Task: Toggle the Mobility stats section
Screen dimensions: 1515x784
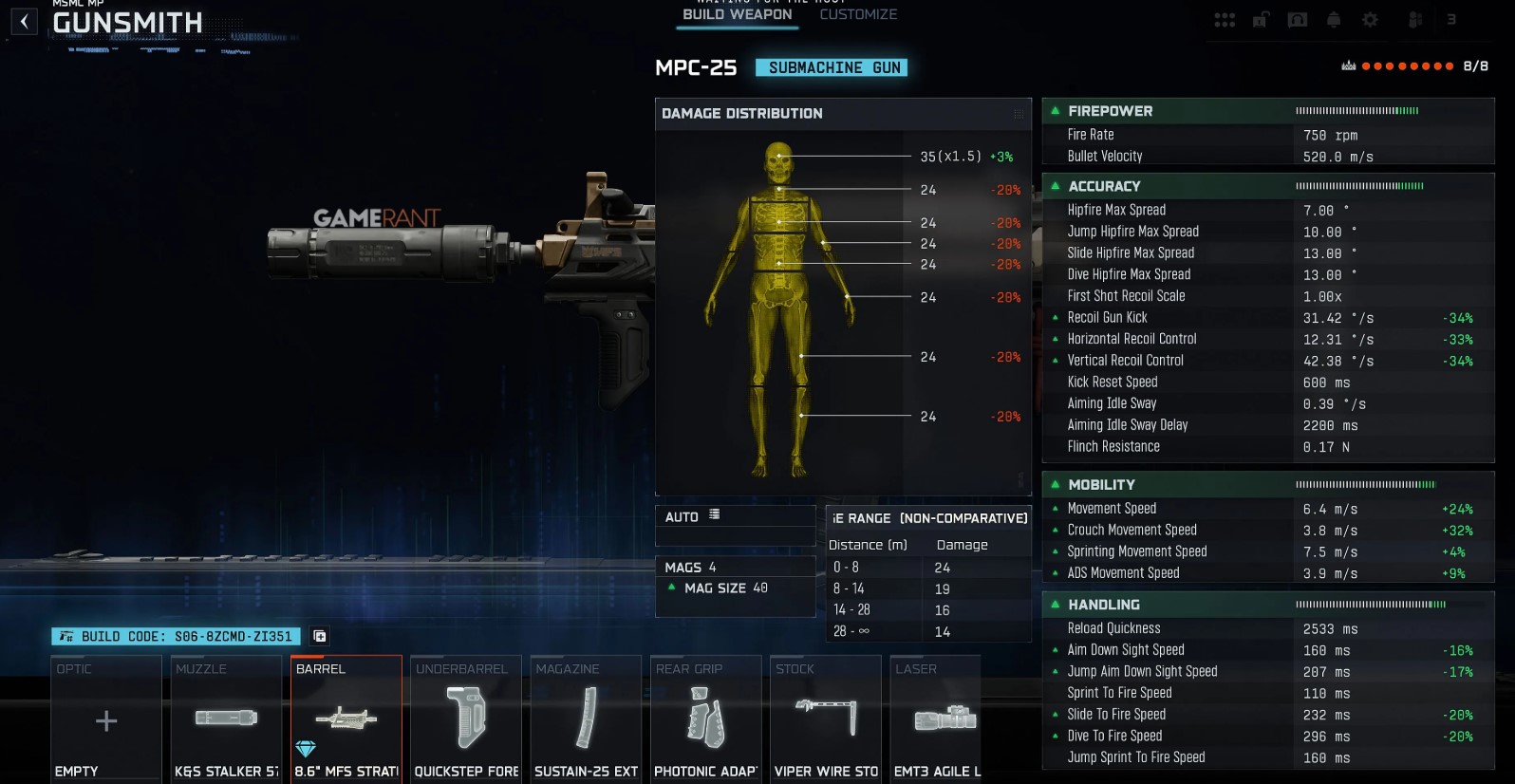Action: tap(1055, 484)
